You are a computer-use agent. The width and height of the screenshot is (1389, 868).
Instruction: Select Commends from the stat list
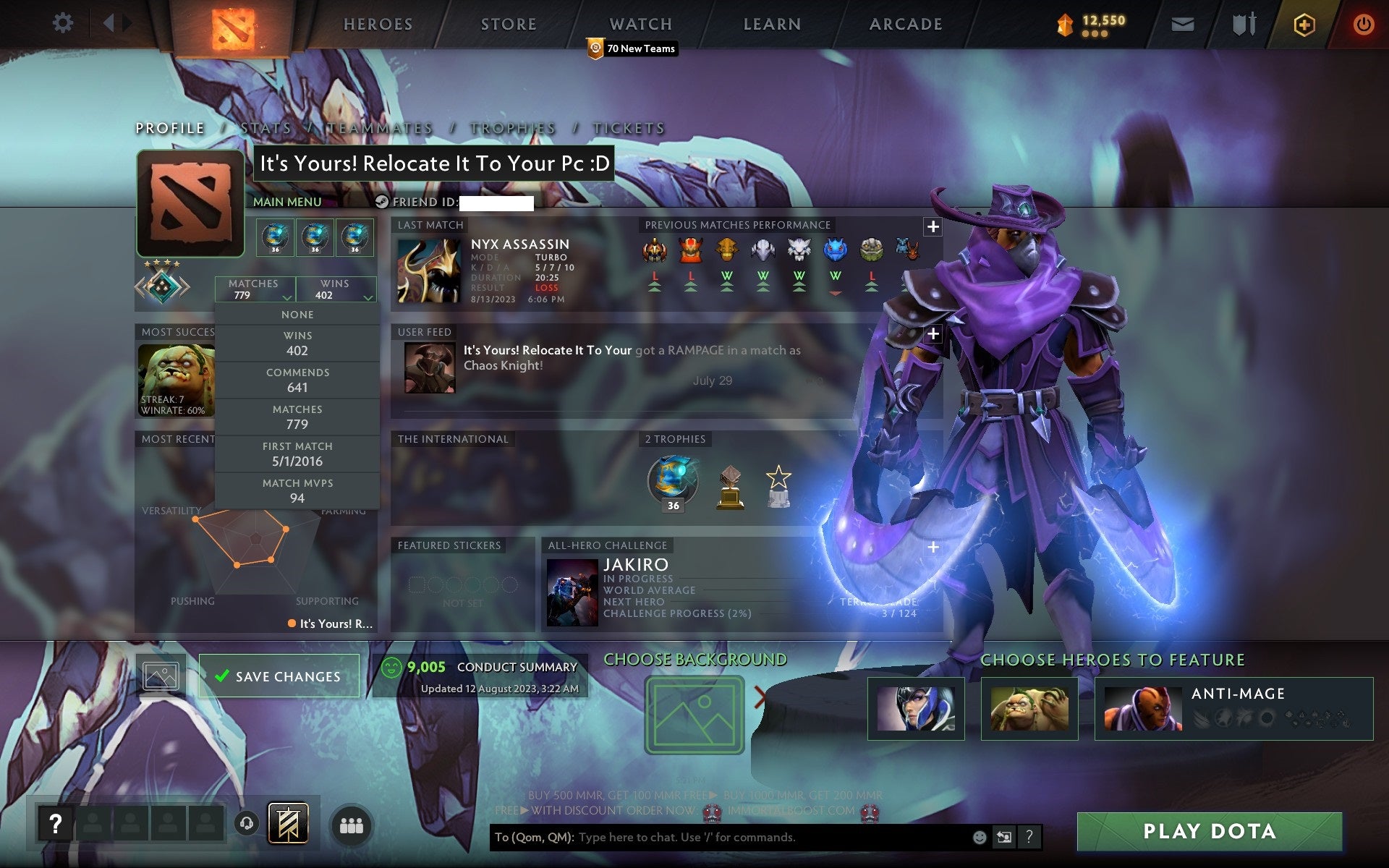tap(297, 380)
